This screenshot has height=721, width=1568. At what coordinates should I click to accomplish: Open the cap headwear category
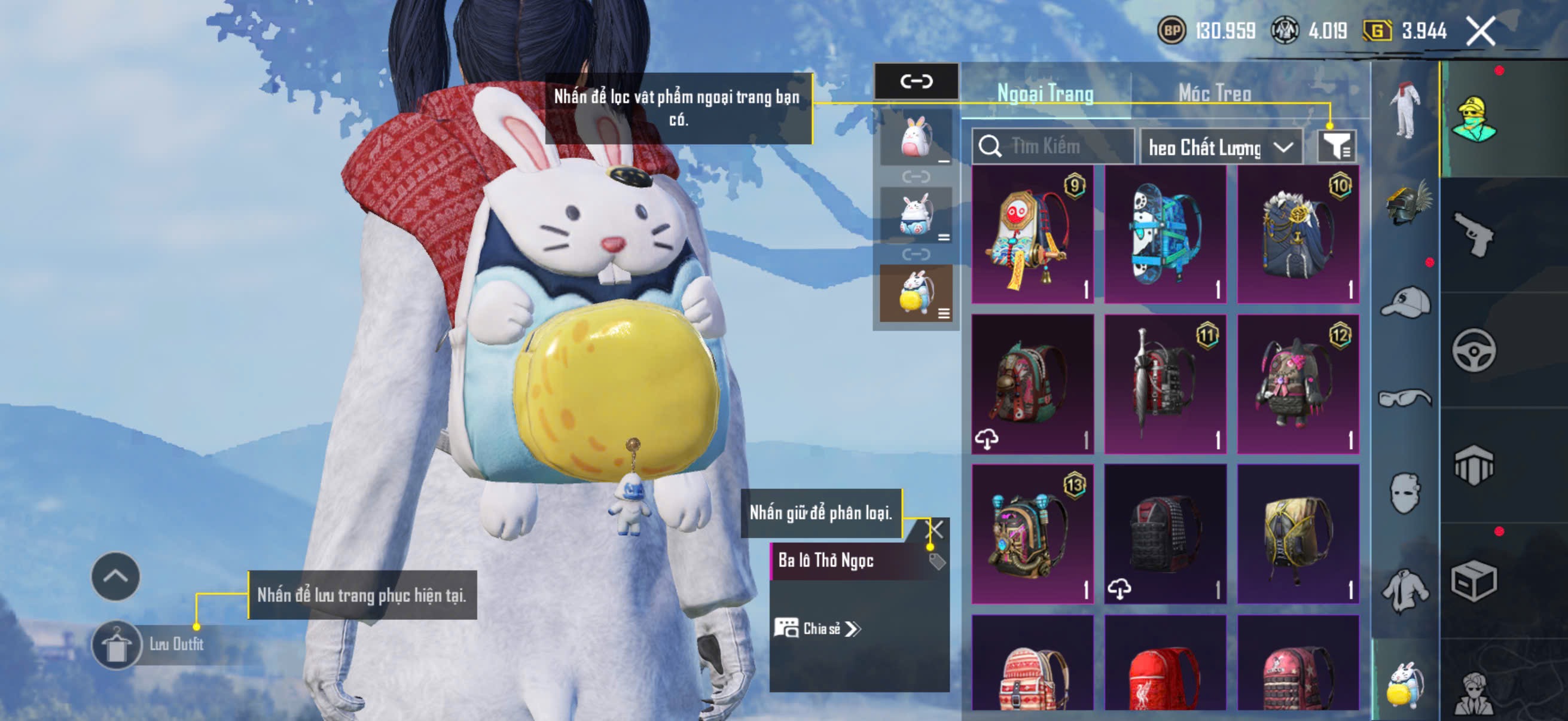tap(1406, 303)
